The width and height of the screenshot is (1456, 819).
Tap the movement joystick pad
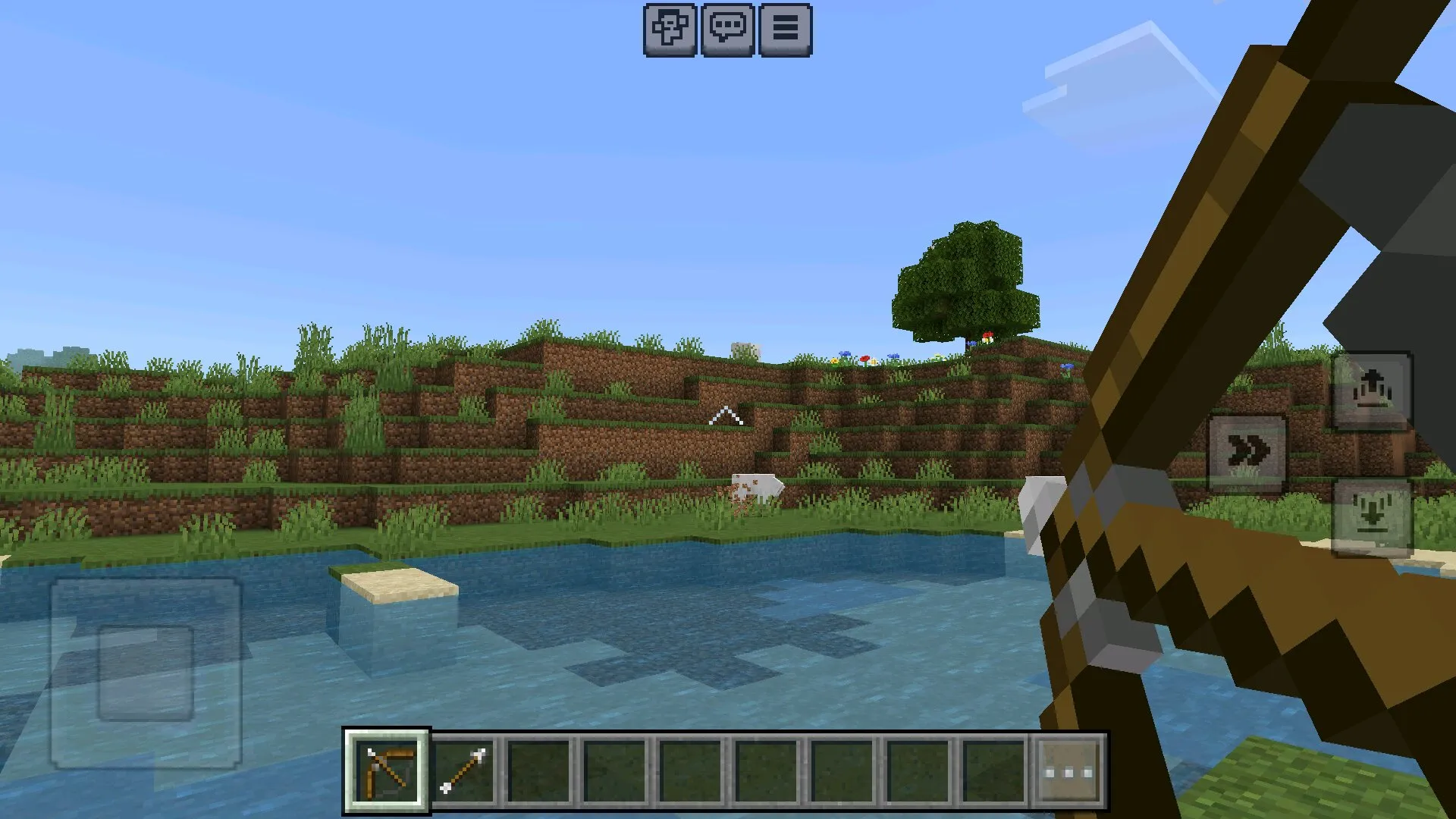[146, 673]
